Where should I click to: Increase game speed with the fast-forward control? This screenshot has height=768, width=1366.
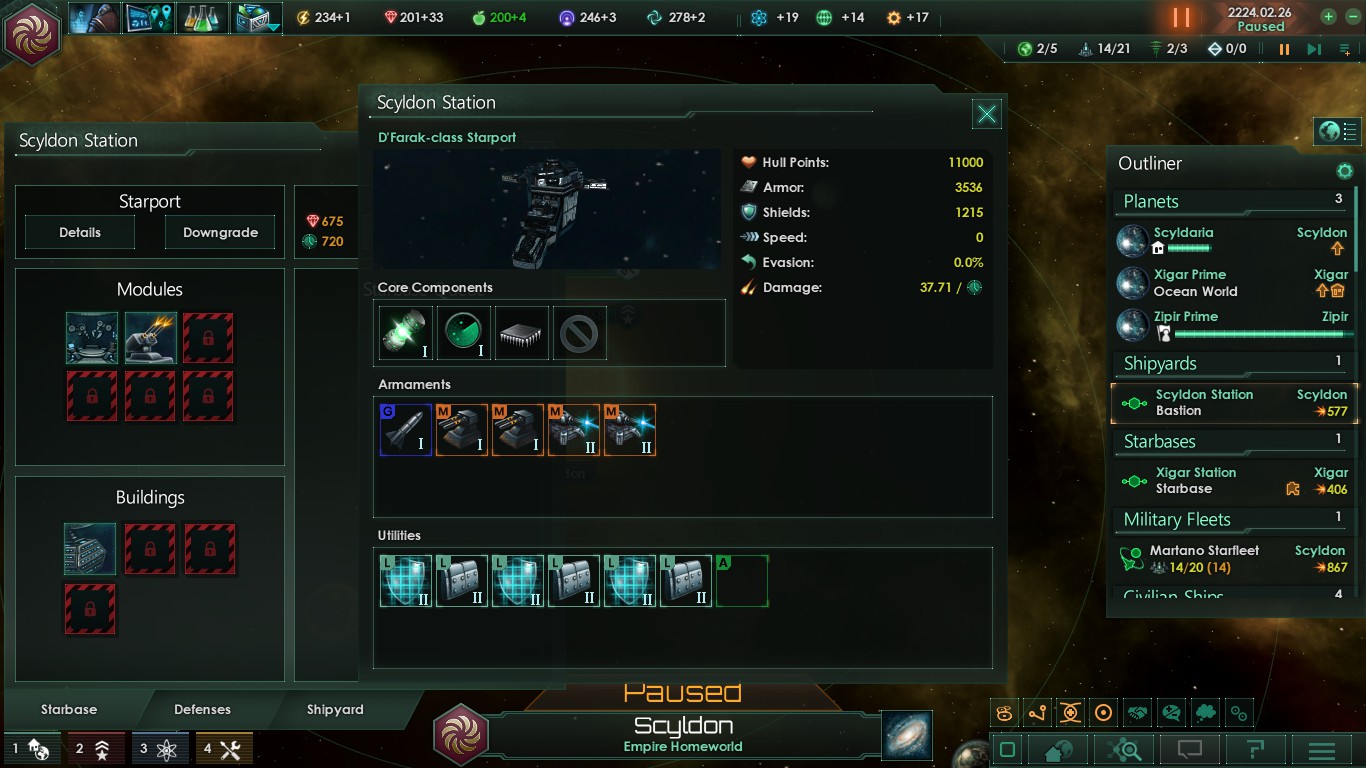tap(1314, 48)
